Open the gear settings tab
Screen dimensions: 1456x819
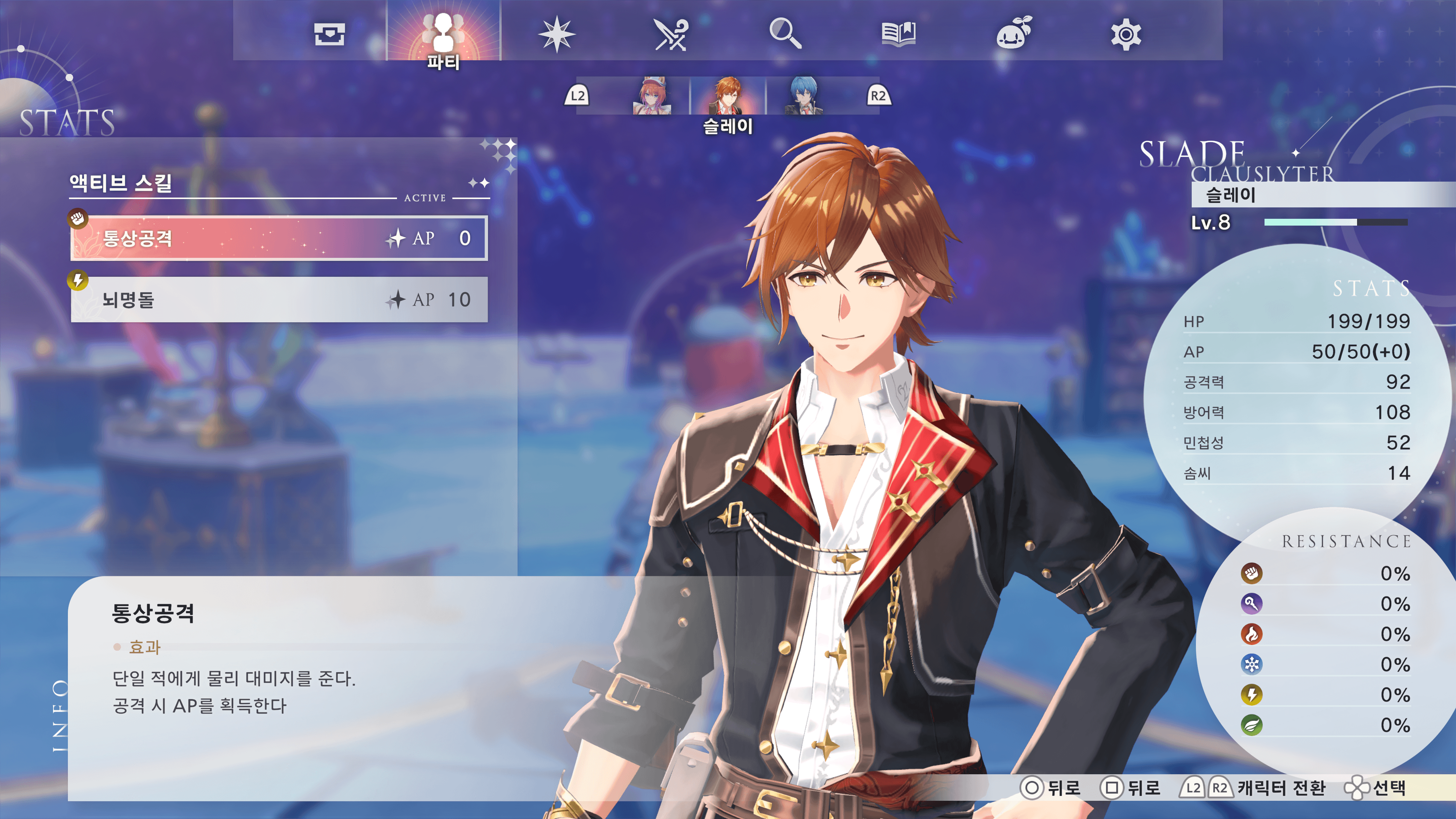1125,34
